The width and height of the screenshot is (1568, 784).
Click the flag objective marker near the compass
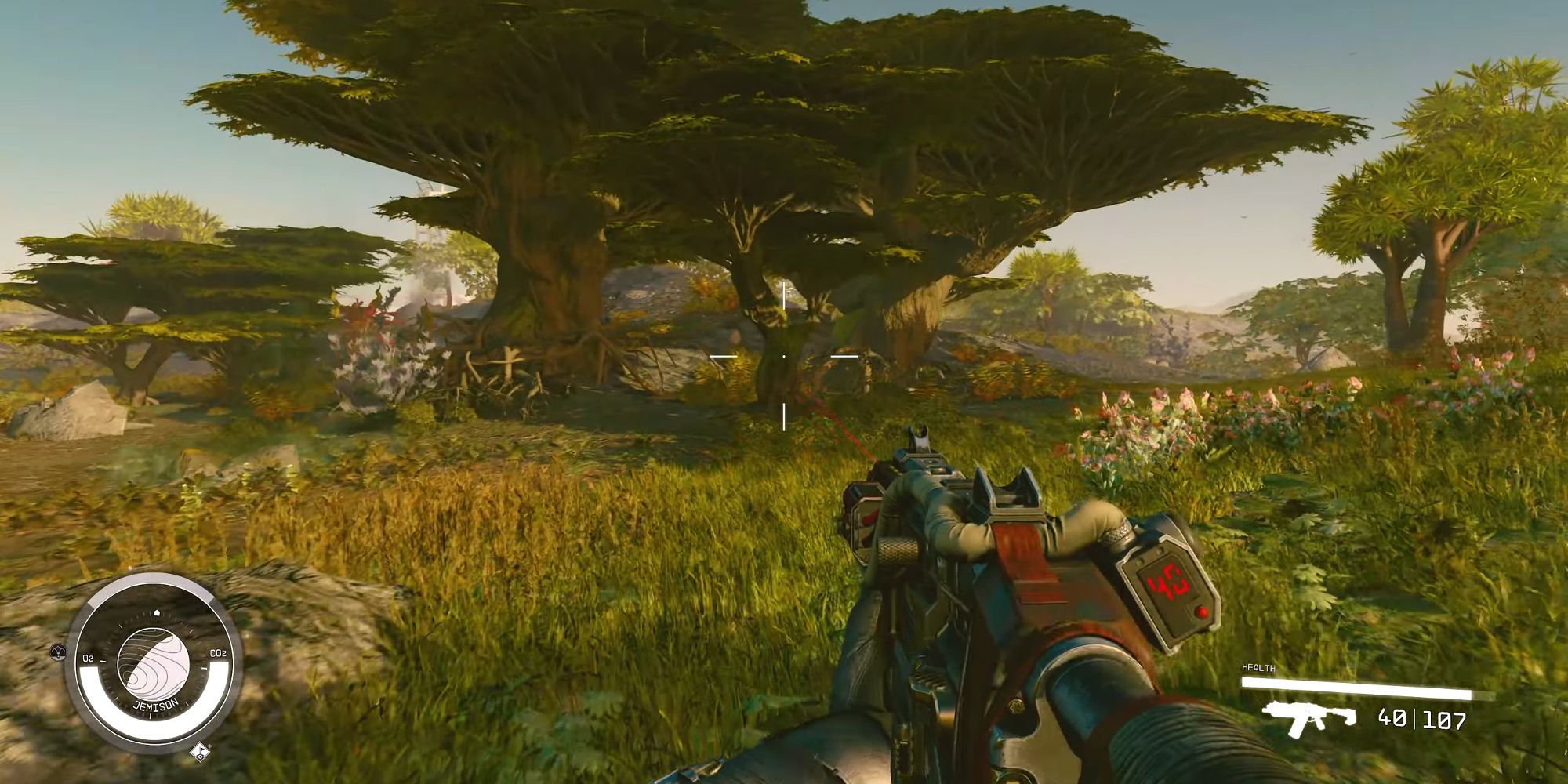point(199,752)
